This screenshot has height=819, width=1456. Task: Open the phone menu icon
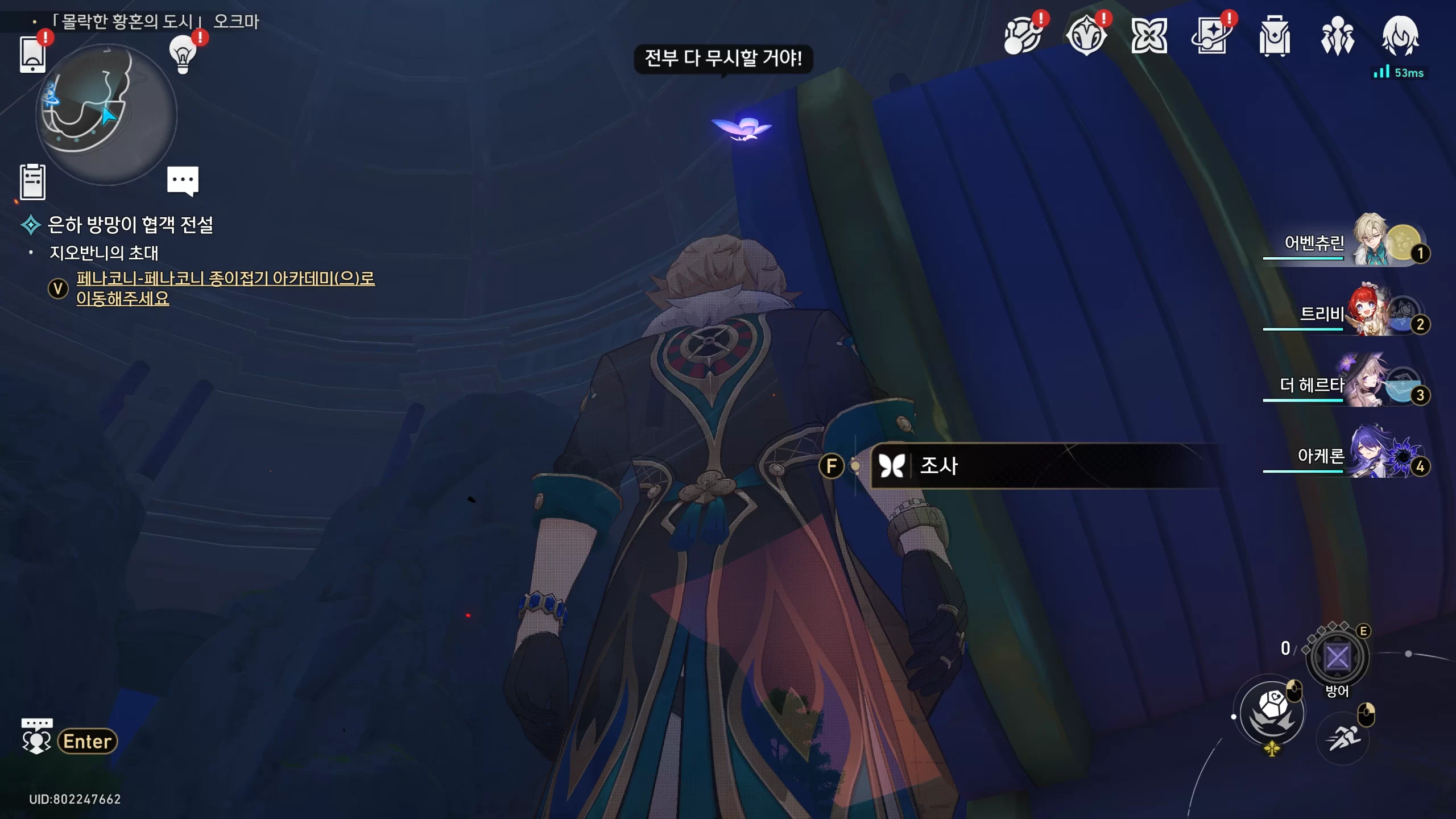[32, 54]
